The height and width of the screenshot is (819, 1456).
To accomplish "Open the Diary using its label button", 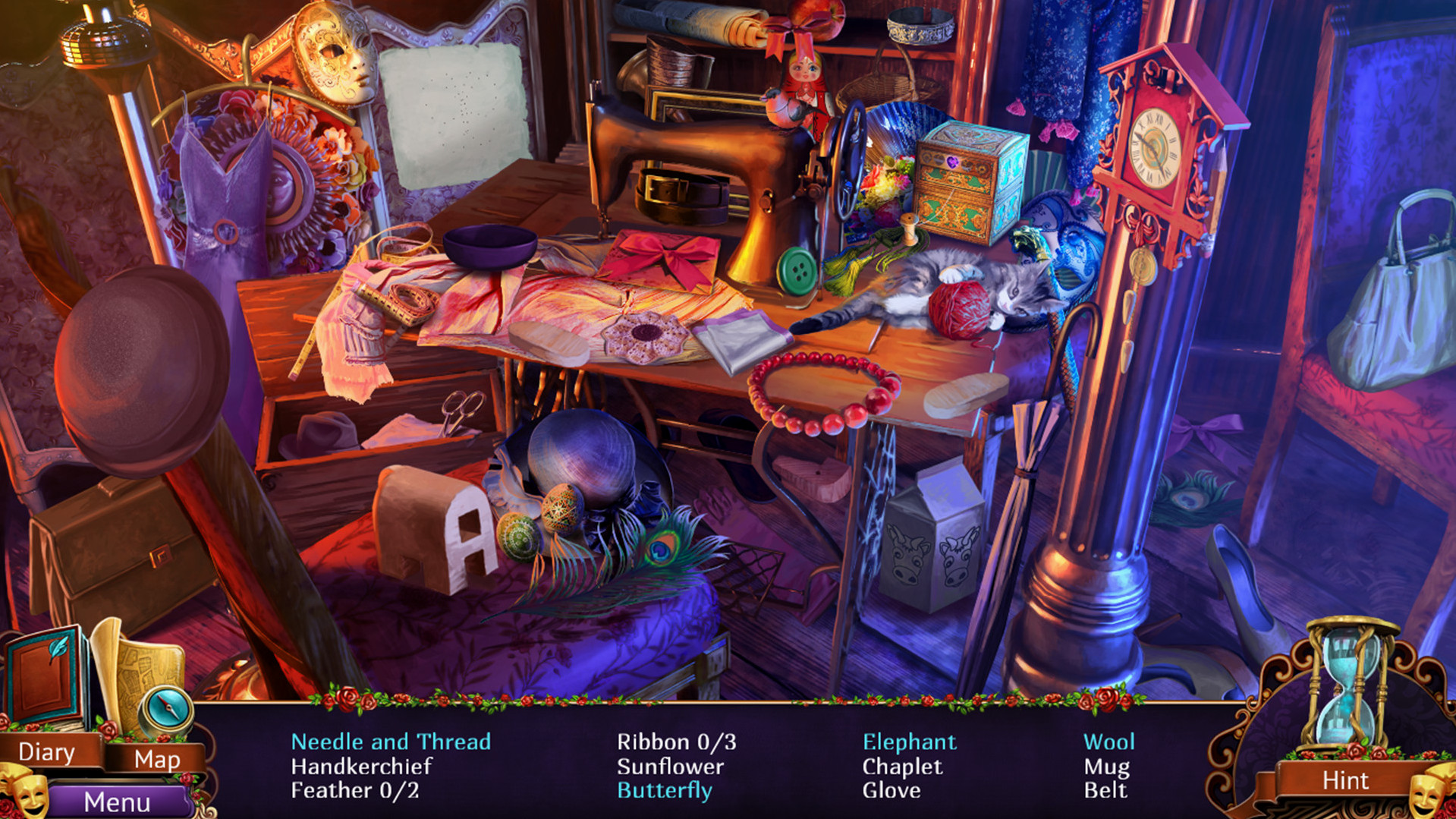I will pyautogui.click(x=47, y=752).
